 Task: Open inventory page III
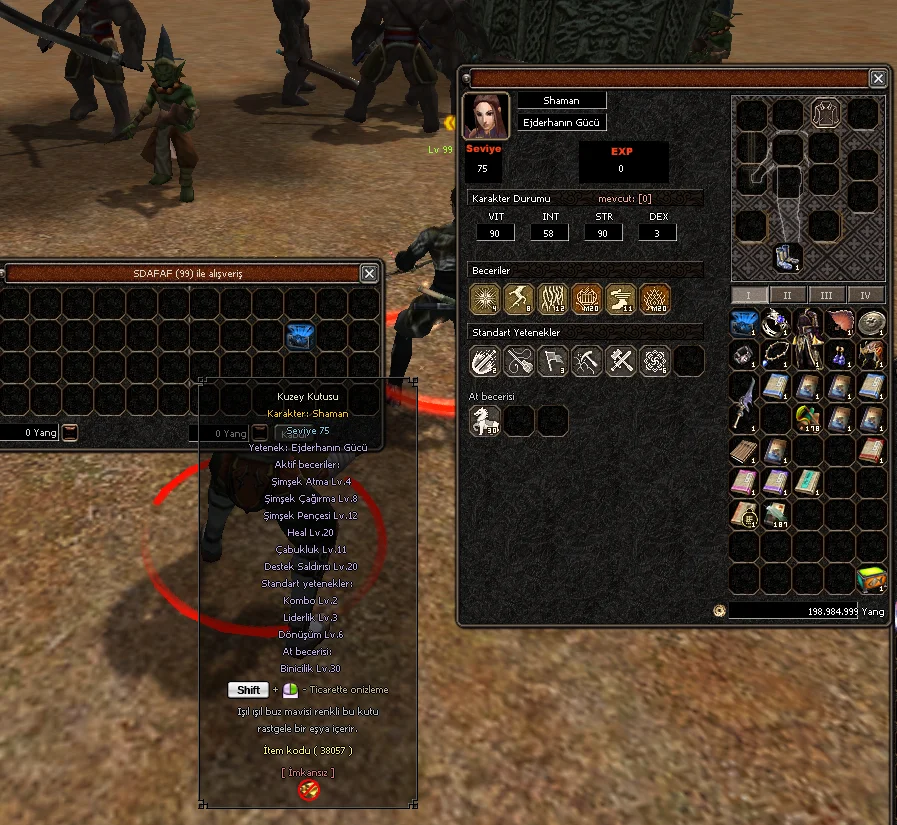coord(826,295)
